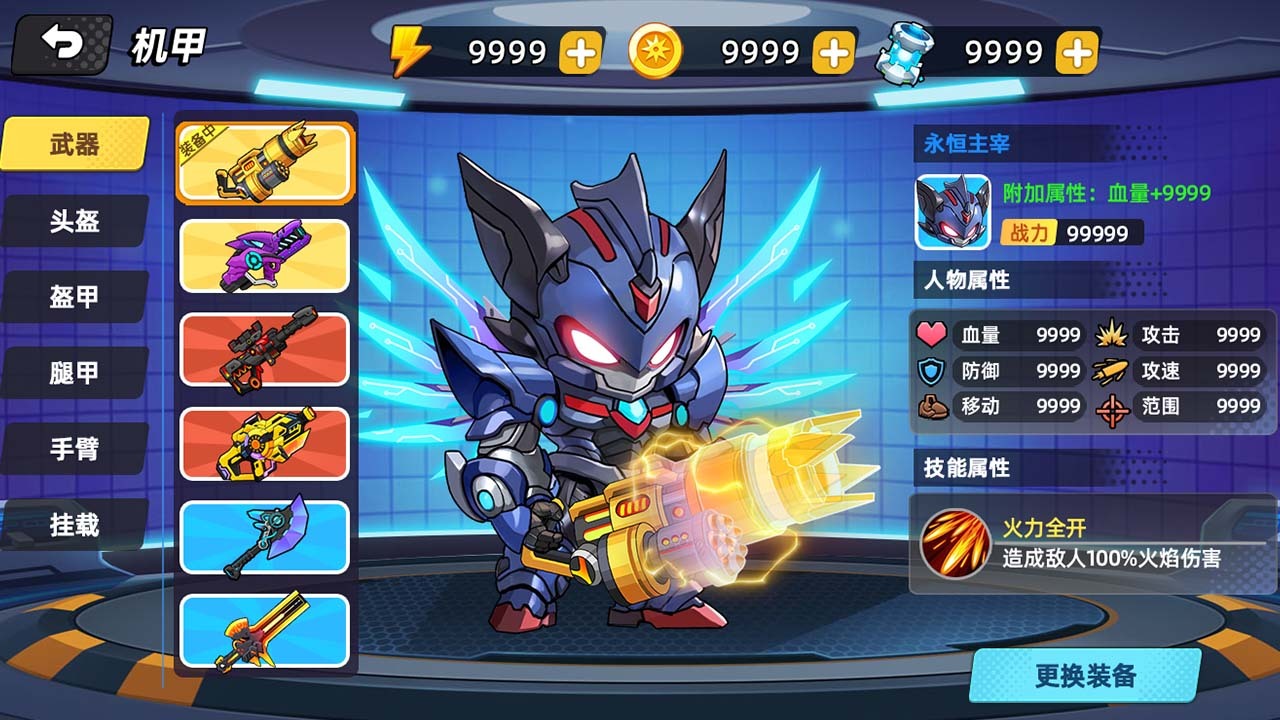Select the blue axe weapon thumbnail
The width and height of the screenshot is (1280, 720).
(264, 537)
